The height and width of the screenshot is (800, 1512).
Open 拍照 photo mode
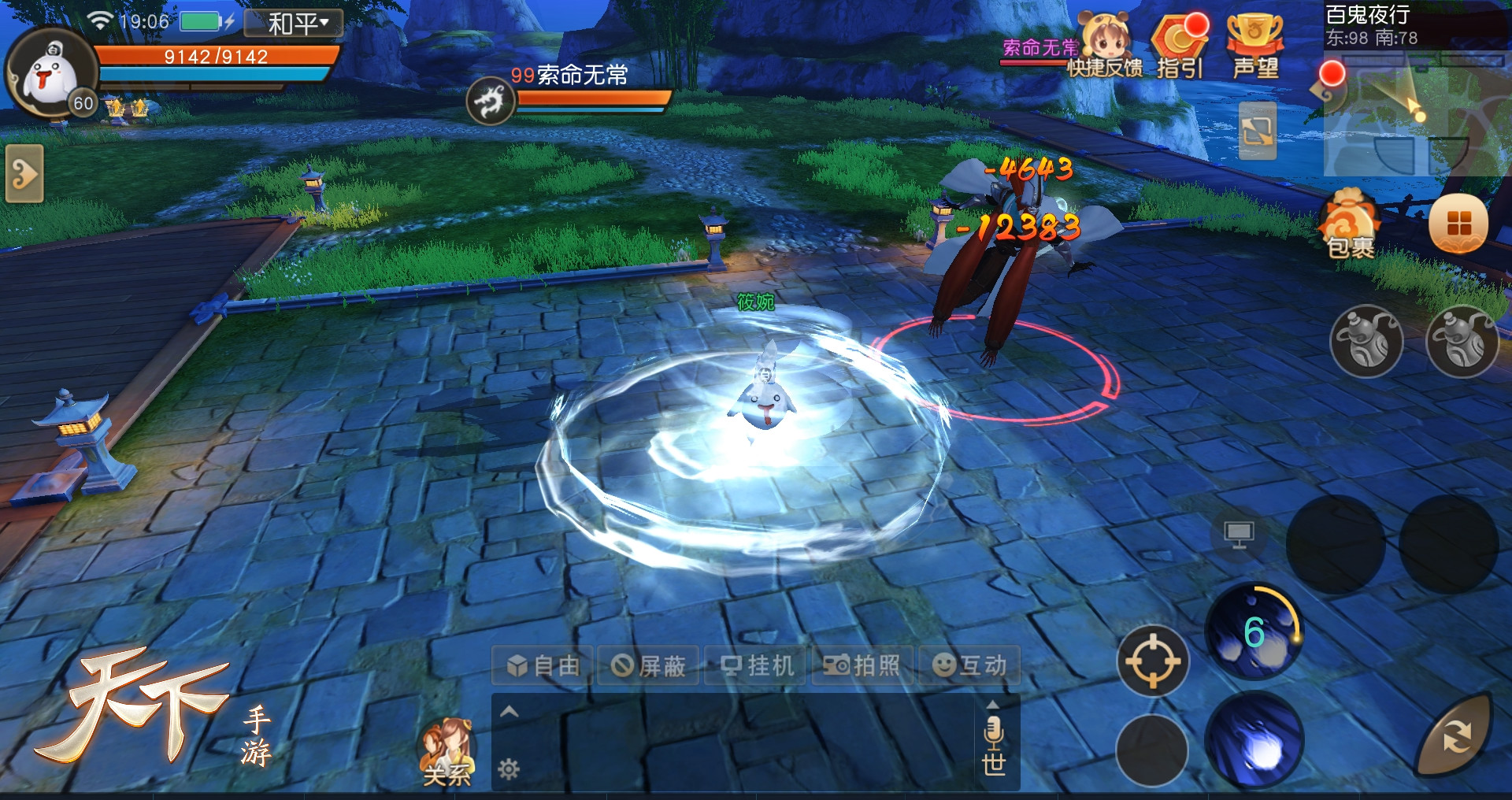tap(862, 666)
